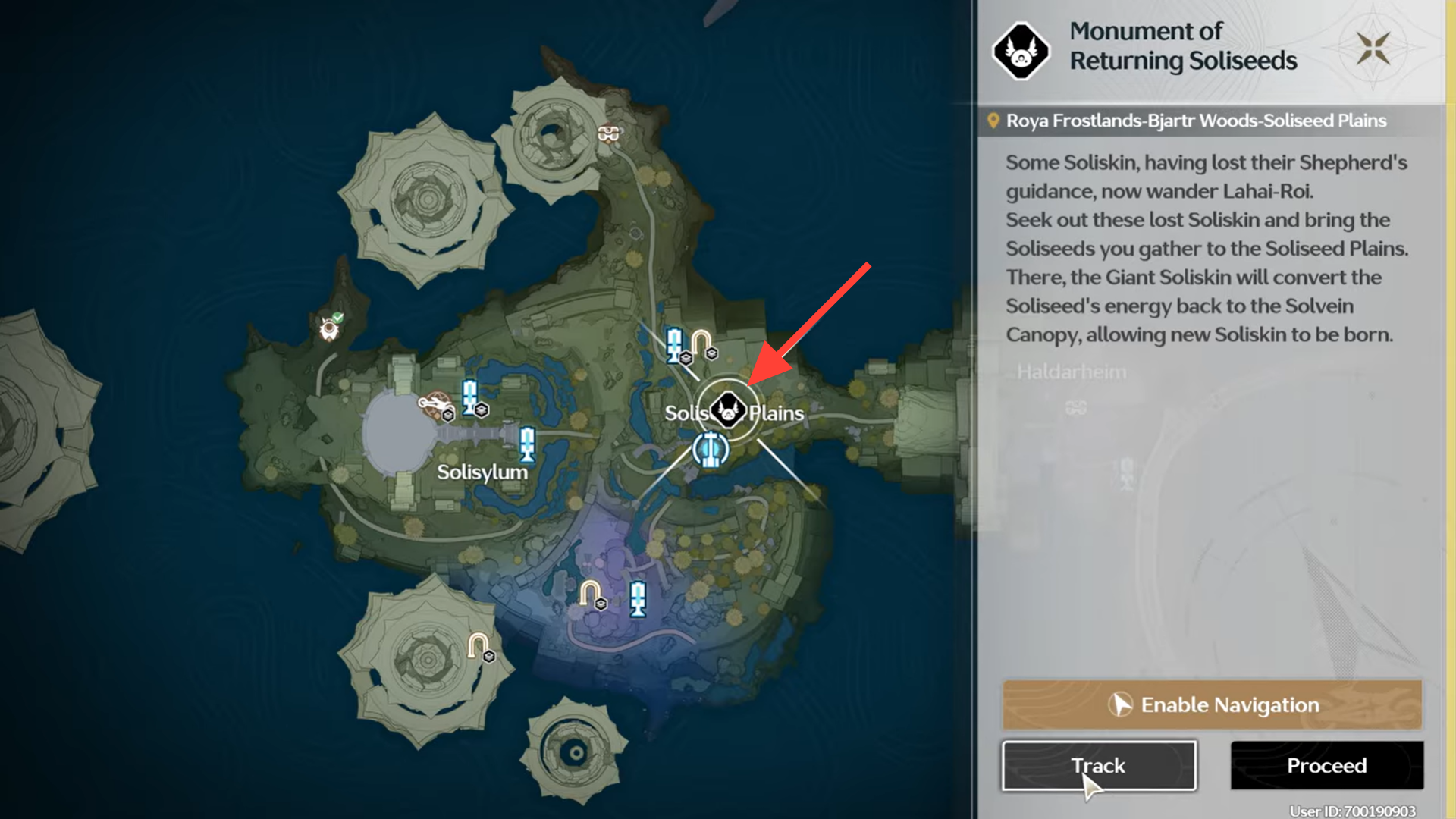The image size is (1456, 819).
Task: Open the arch marker beside the southwest tower
Action: point(478,646)
